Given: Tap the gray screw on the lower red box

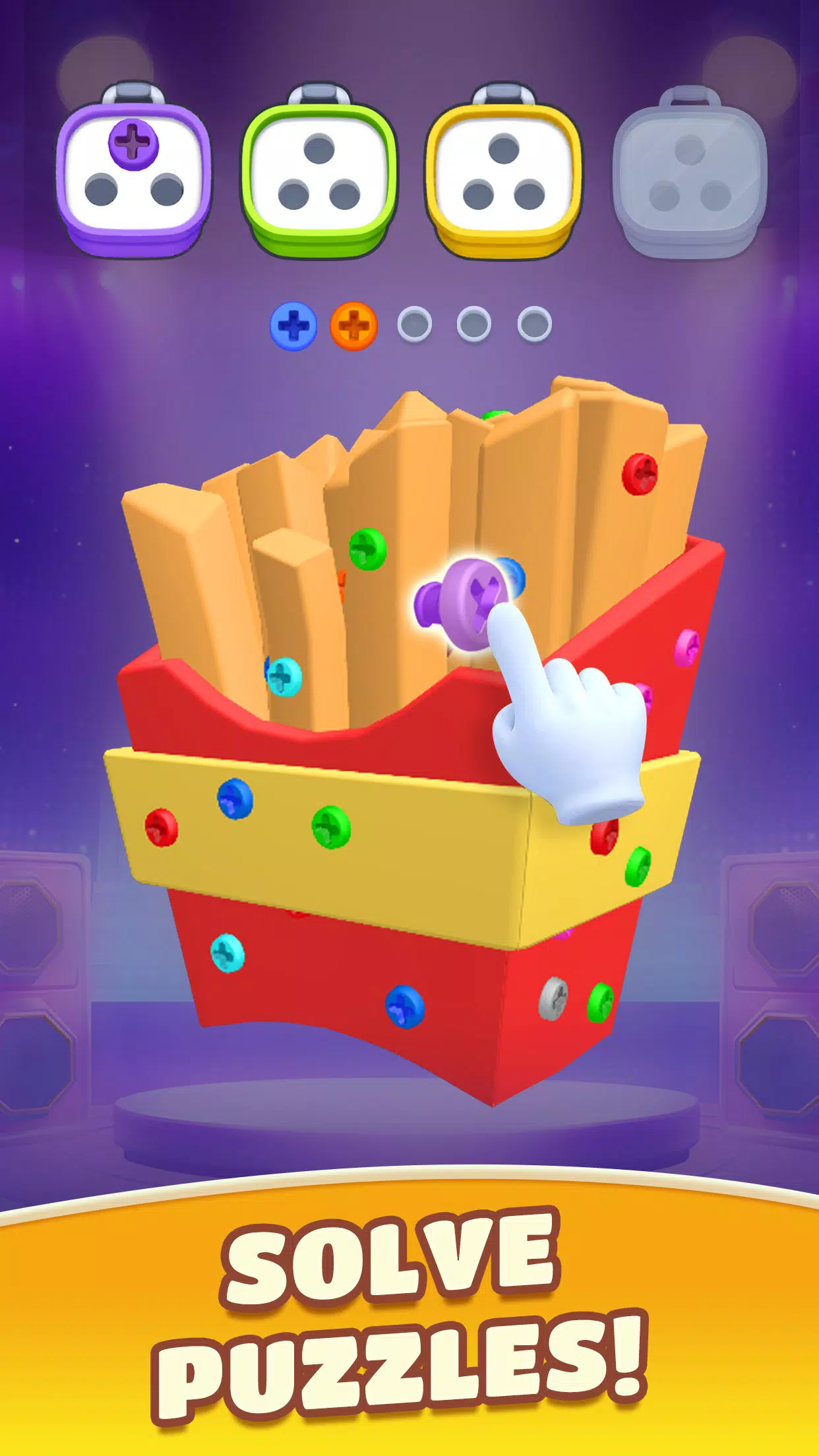Looking at the screenshot, I should [553, 998].
